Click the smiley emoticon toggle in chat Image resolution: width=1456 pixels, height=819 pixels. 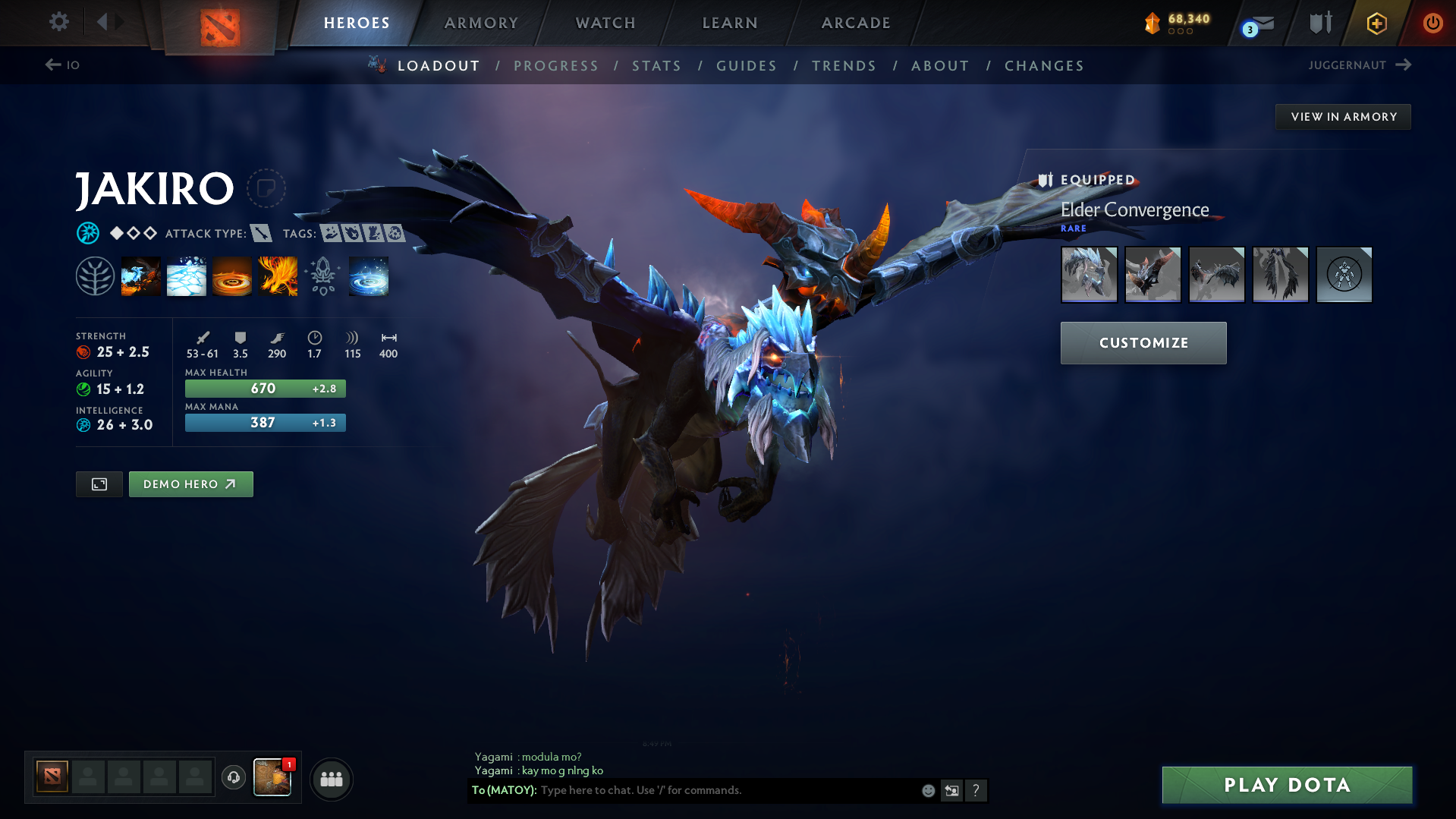pos(927,790)
